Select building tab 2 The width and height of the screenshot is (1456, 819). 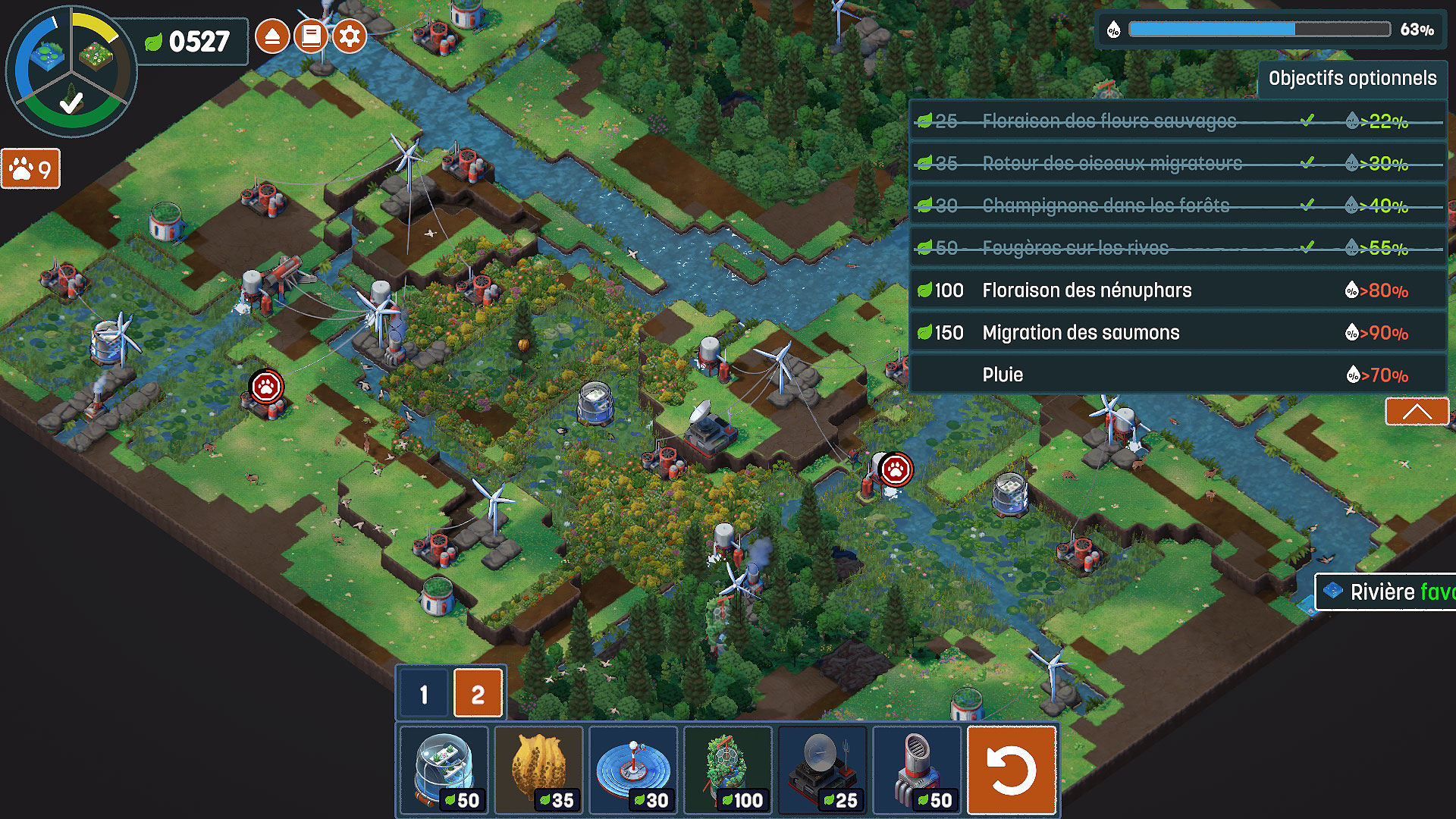[x=478, y=694]
